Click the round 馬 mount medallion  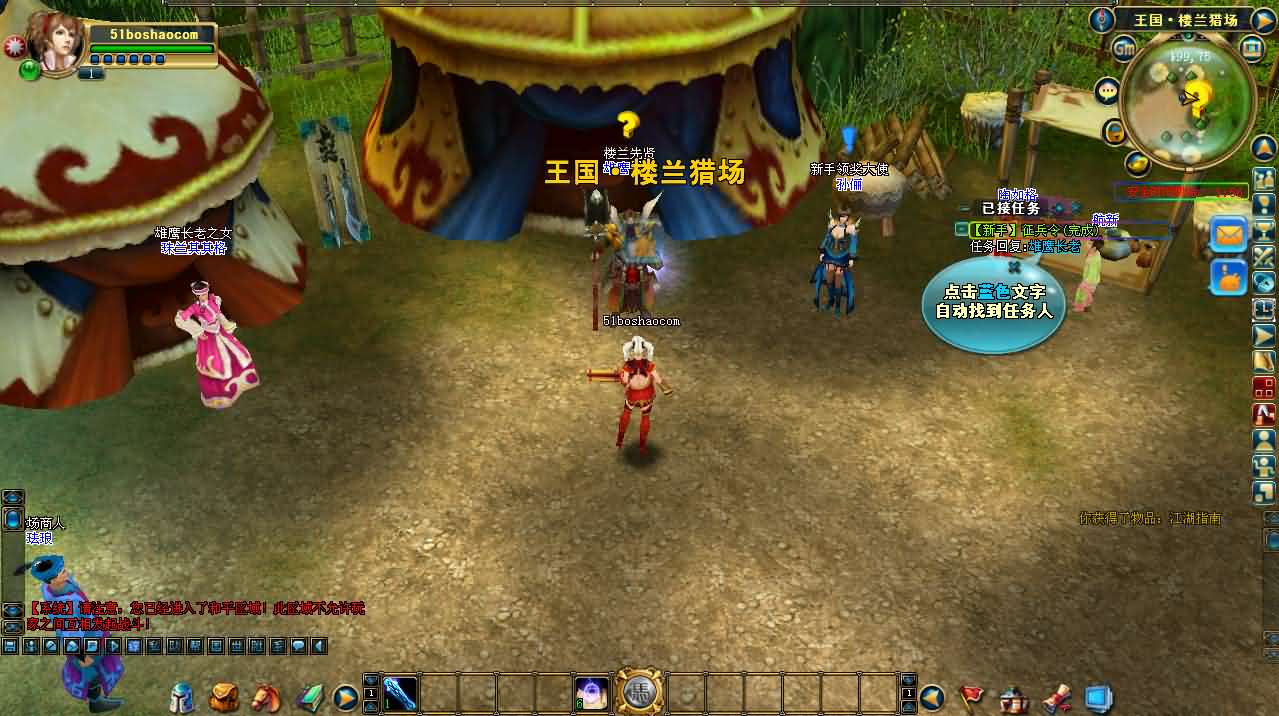639,692
